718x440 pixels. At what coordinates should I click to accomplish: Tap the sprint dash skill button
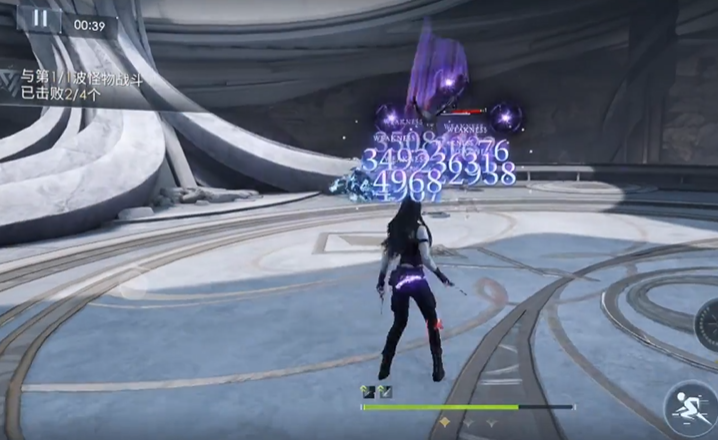[688, 407]
